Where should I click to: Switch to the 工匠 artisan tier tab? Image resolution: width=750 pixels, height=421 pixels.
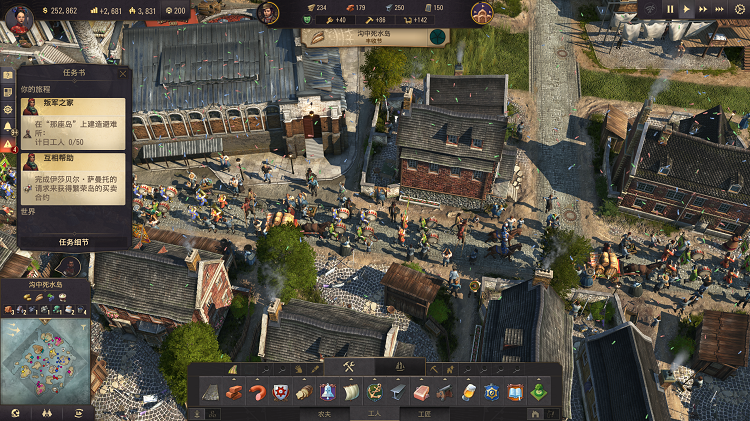(x=424, y=413)
